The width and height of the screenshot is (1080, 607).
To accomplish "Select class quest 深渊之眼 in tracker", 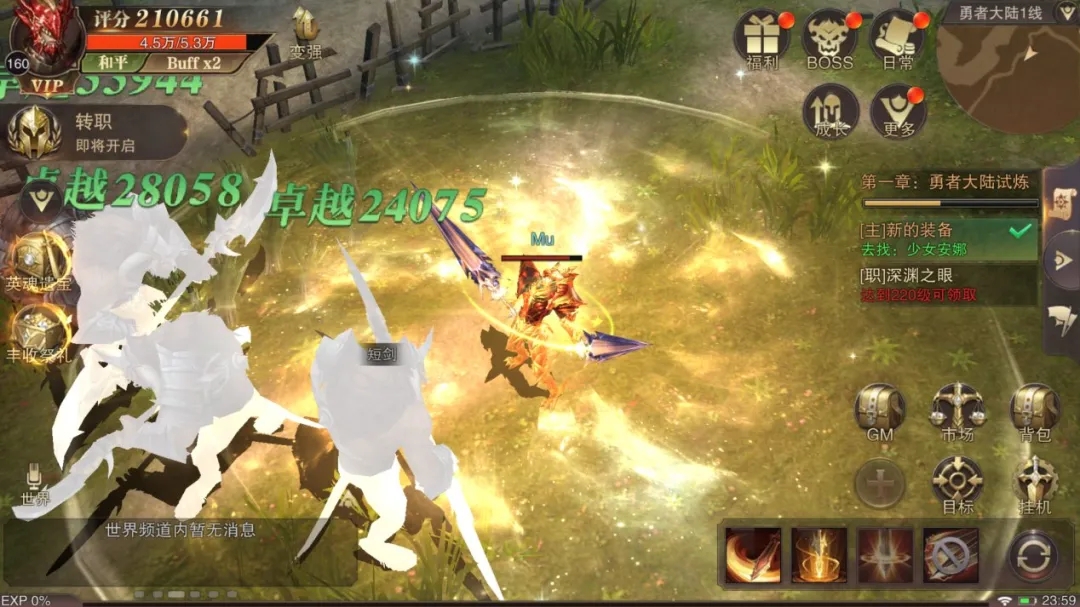I will click(947, 285).
